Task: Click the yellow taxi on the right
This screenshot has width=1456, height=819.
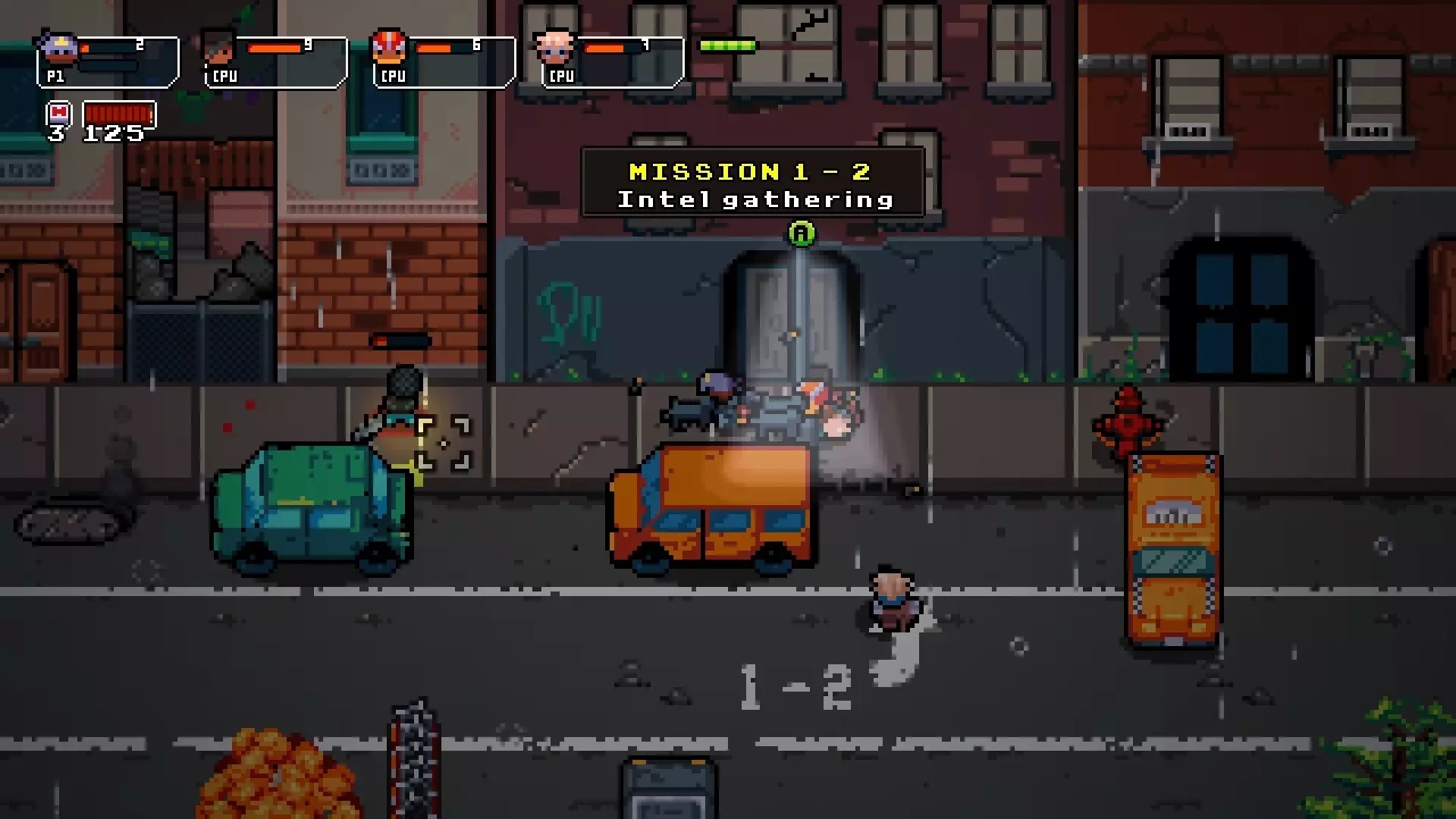Action: (1173, 550)
